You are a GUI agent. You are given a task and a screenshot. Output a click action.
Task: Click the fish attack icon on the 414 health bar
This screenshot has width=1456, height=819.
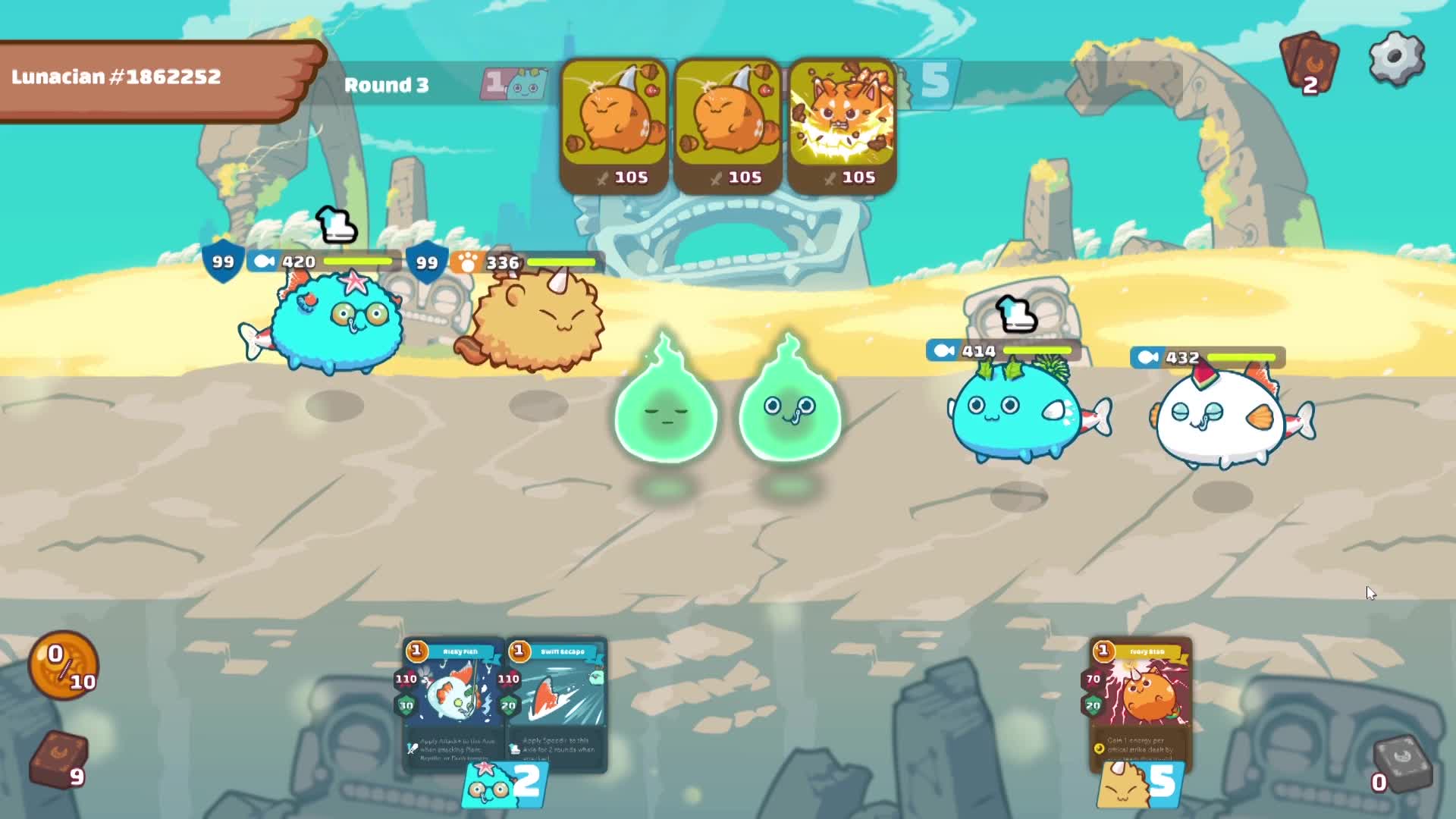tap(942, 350)
